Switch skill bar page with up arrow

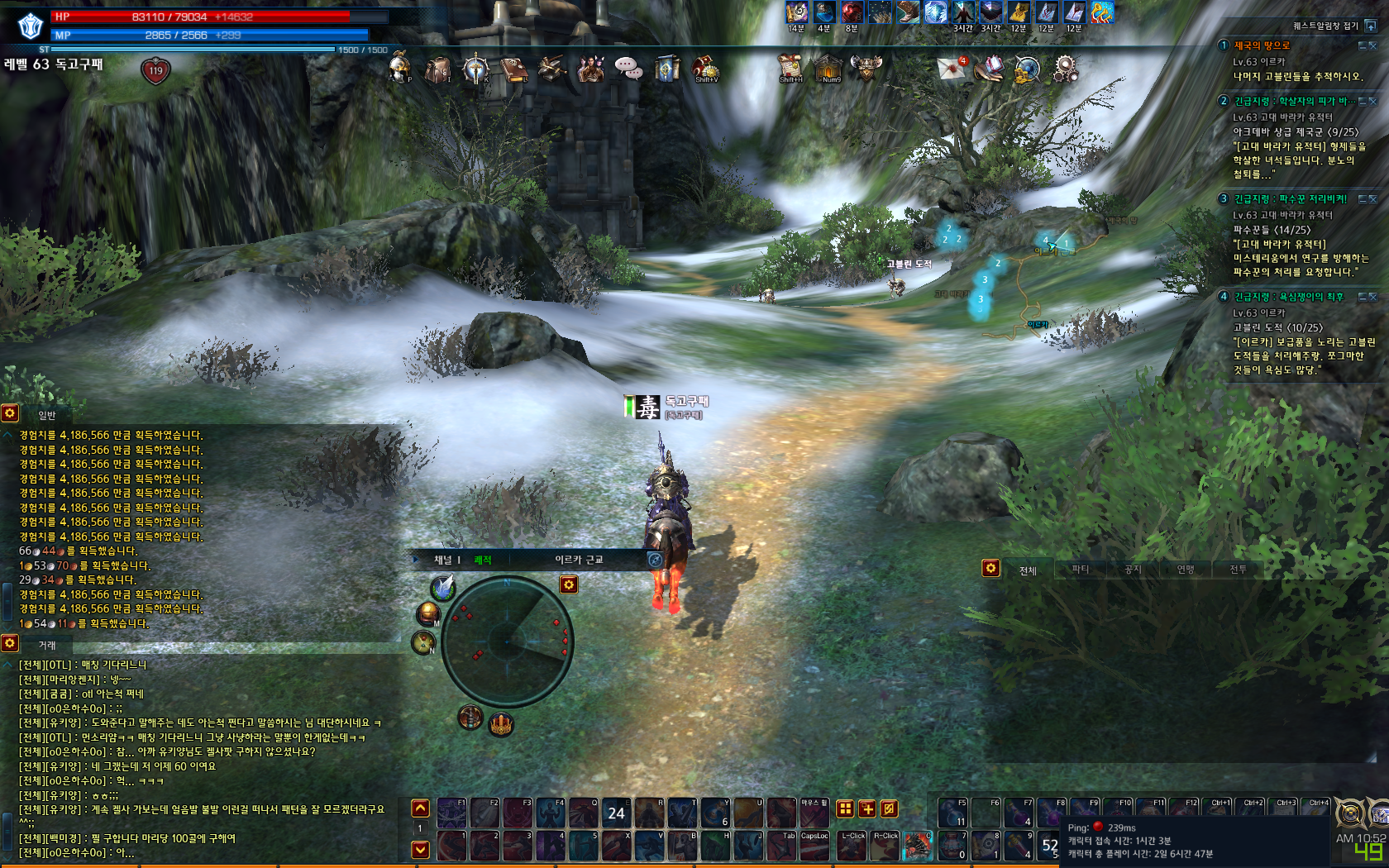tap(421, 808)
